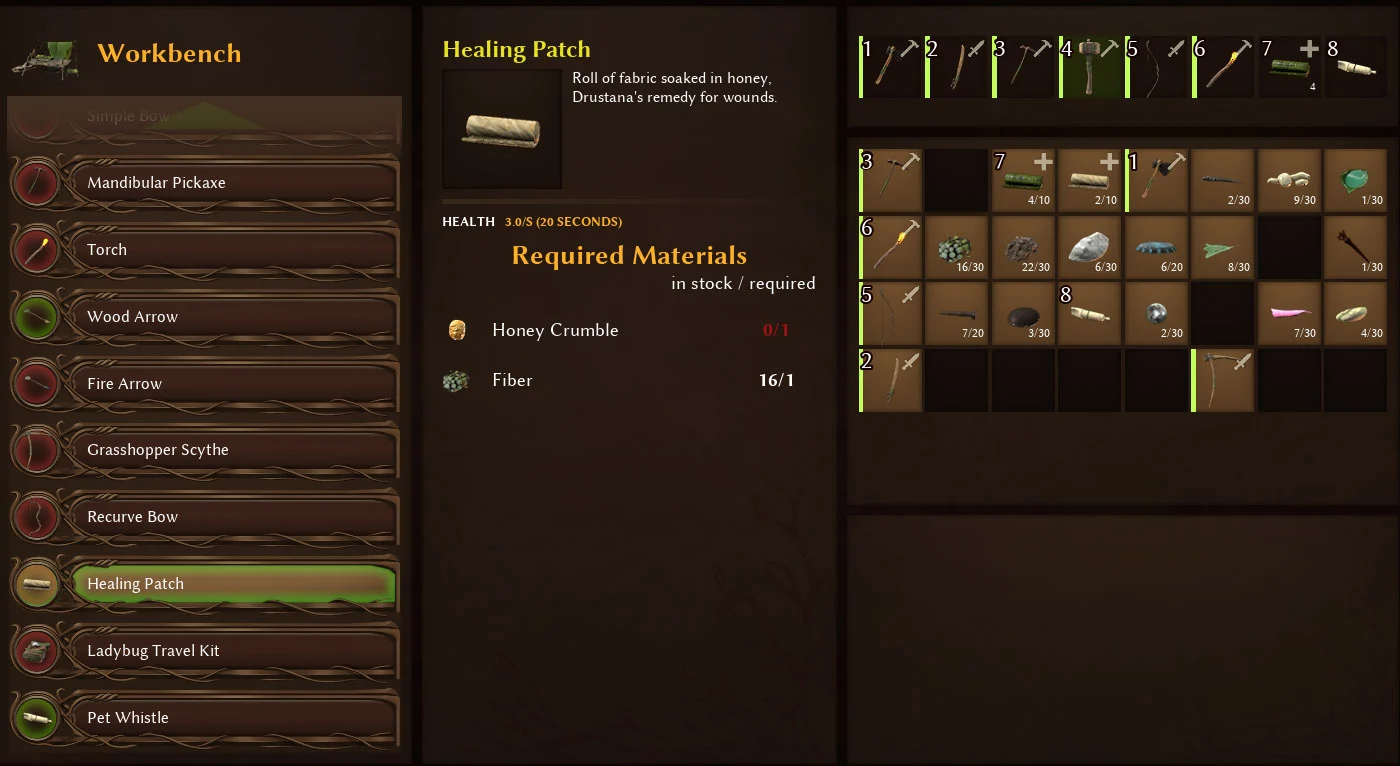Select the axe in hotbar slot 1
This screenshot has height=766, width=1400.
890,66
